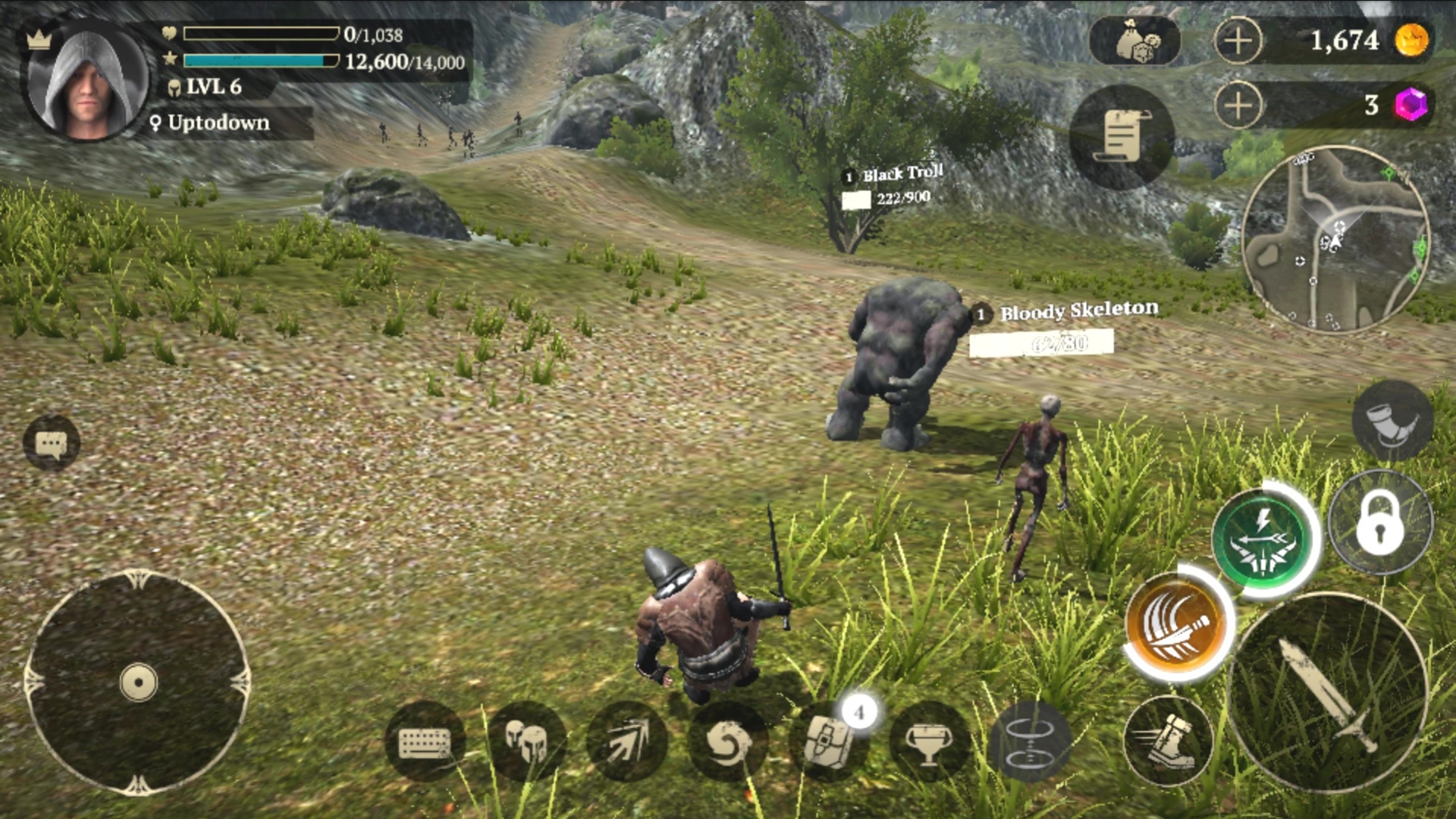
Task: Open the quest scroll log
Action: tap(1122, 136)
